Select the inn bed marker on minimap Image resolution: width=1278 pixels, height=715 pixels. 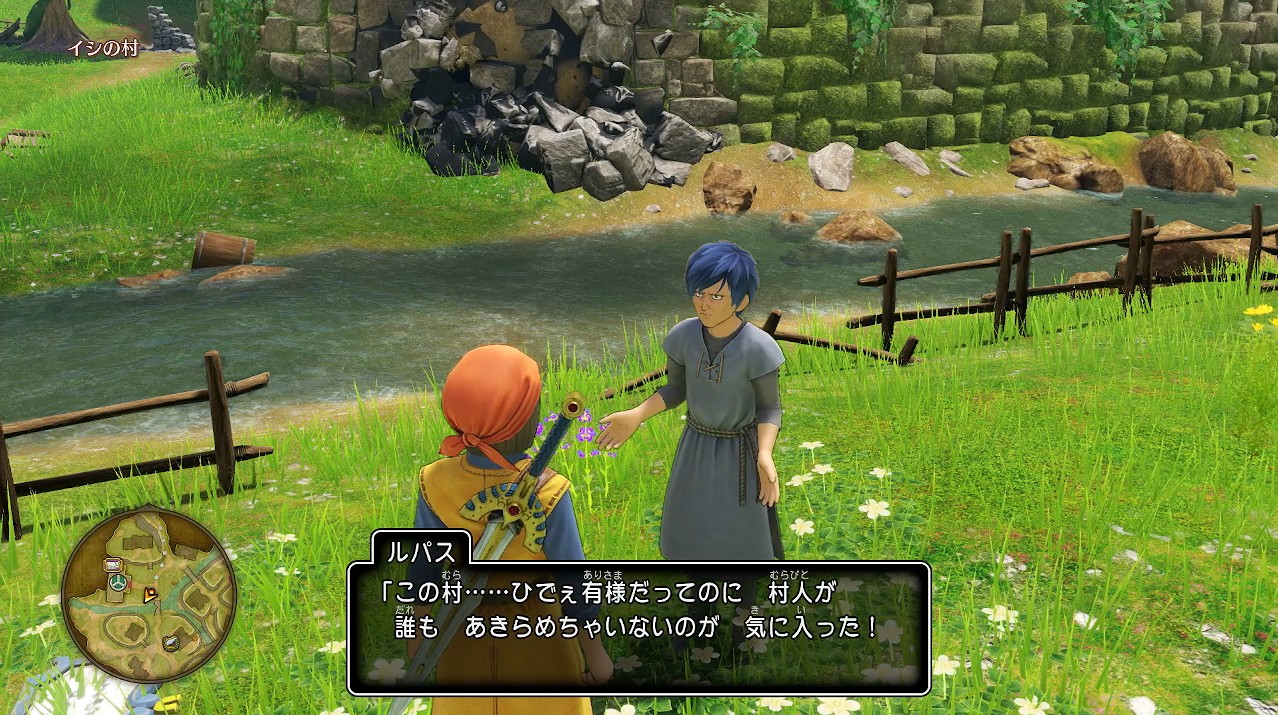111,565
